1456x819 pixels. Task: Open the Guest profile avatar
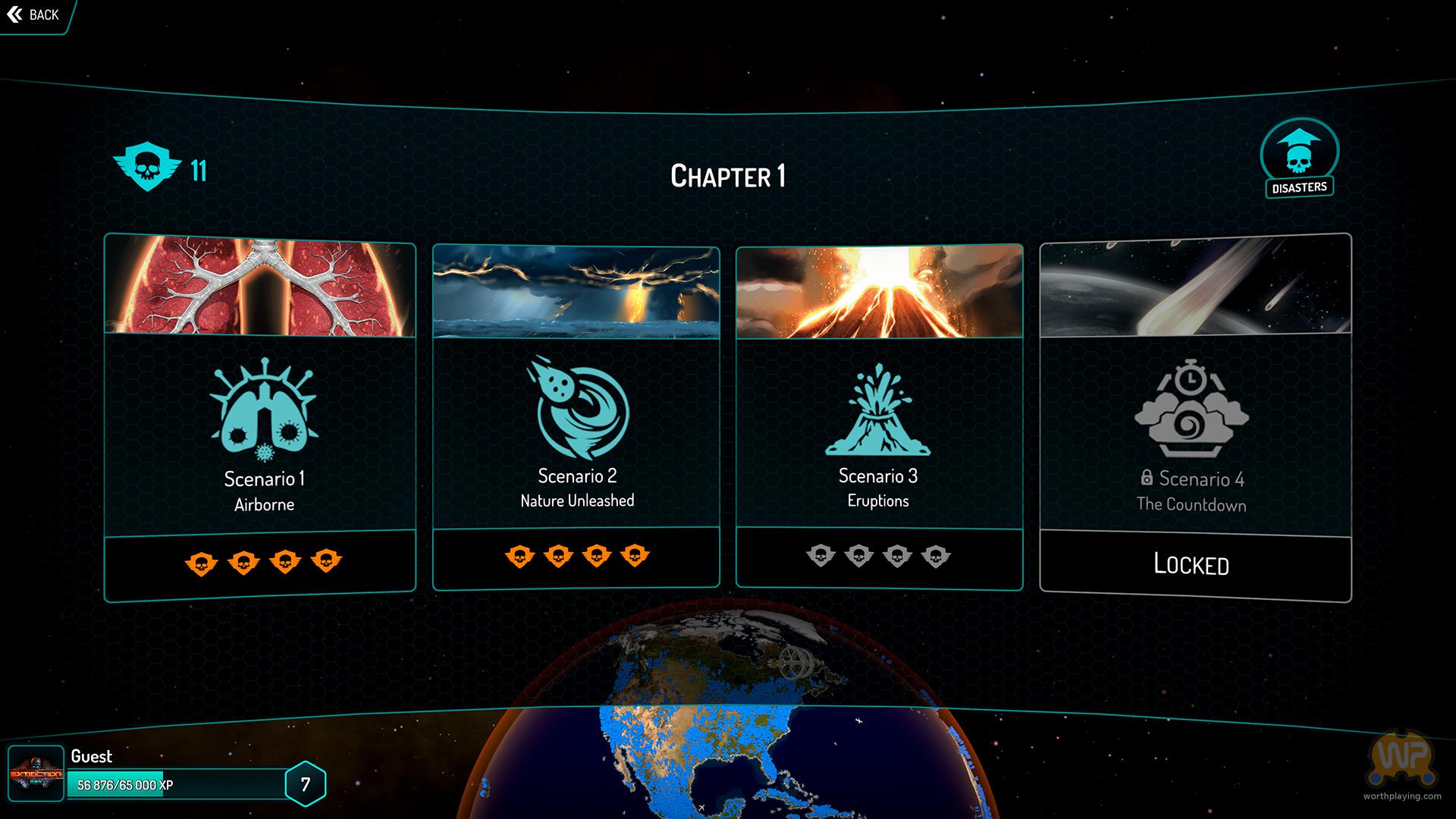(36, 773)
